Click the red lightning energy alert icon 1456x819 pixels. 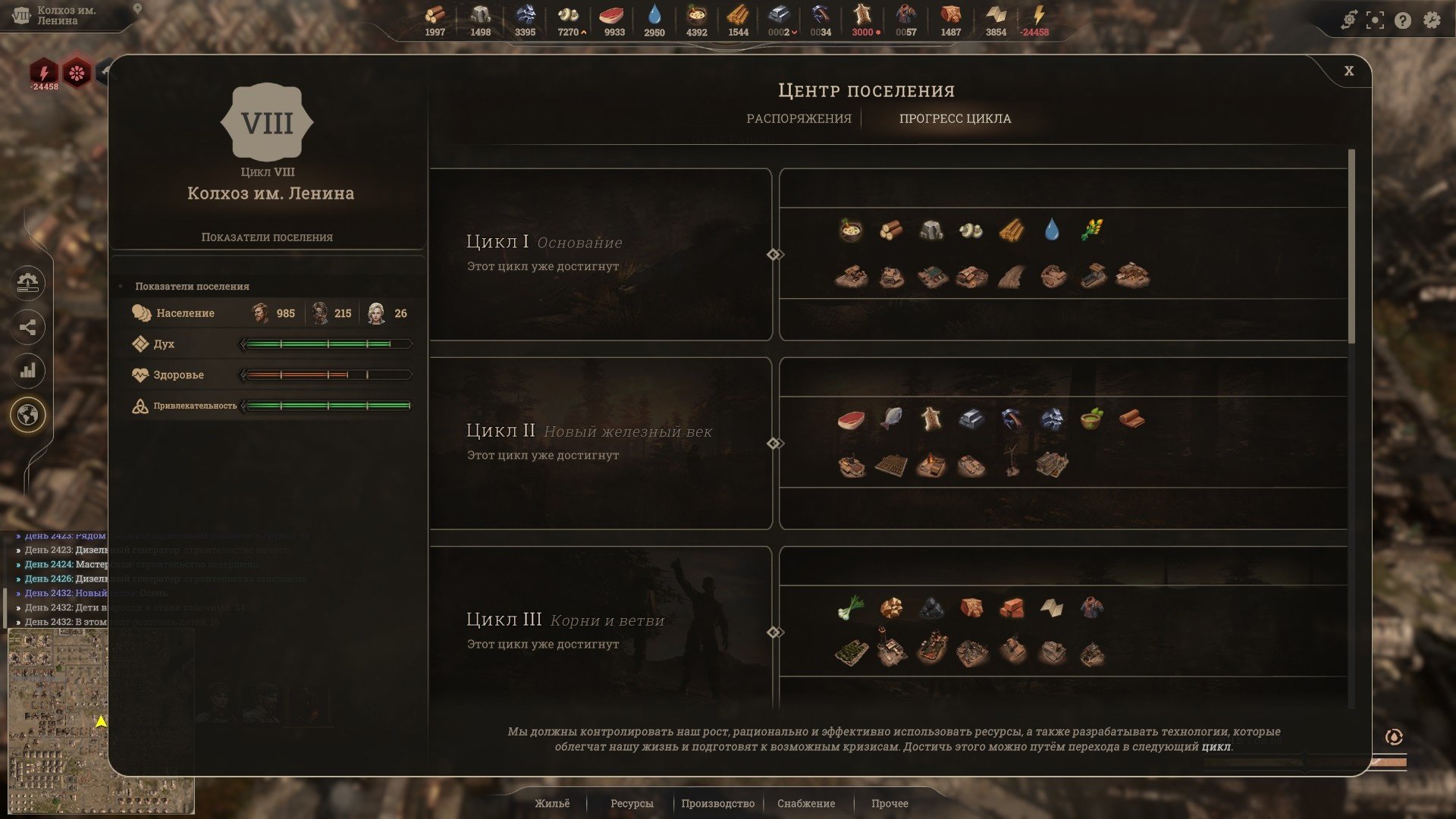coord(44,74)
